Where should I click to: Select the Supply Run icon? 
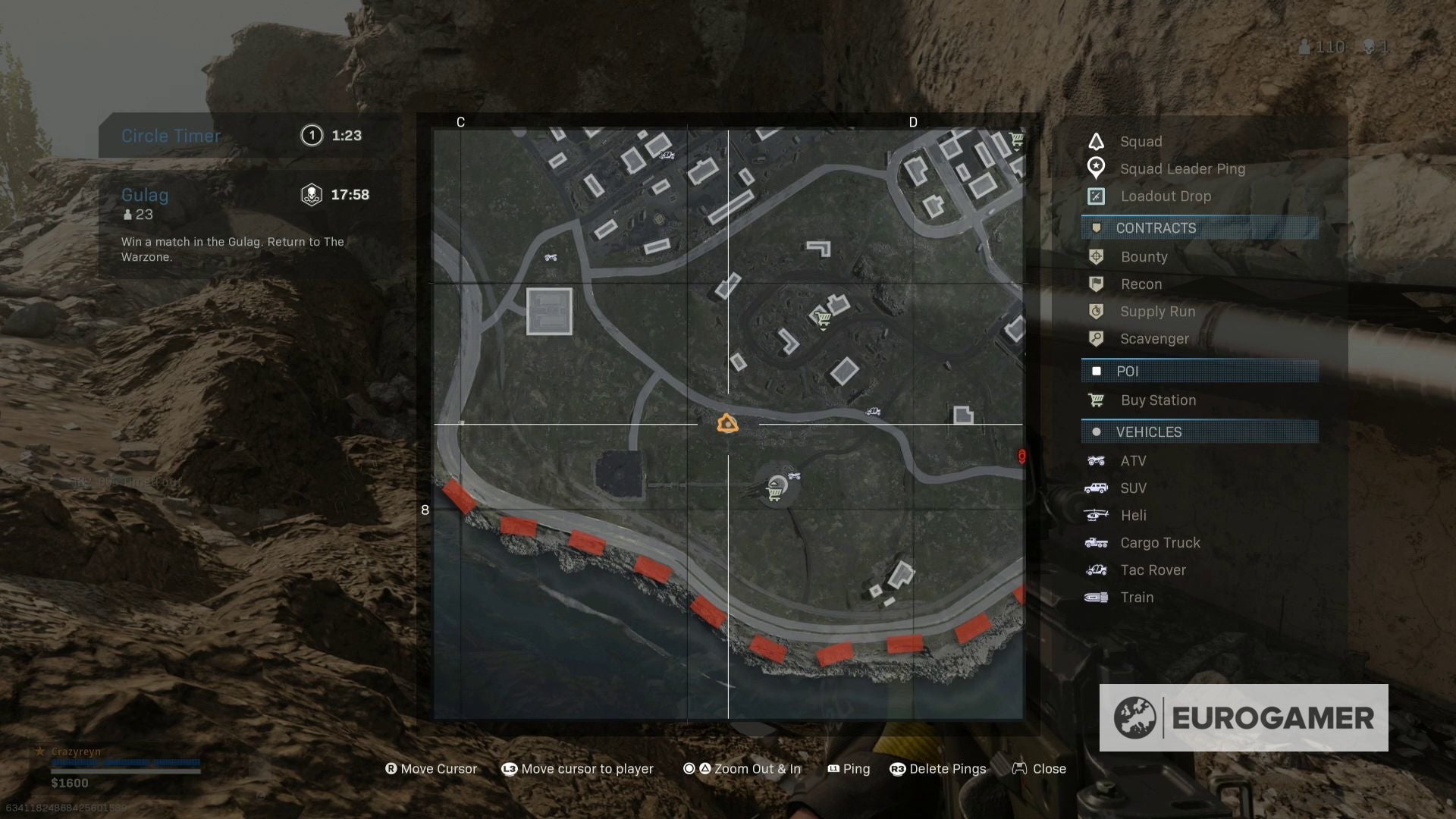pos(1097,312)
